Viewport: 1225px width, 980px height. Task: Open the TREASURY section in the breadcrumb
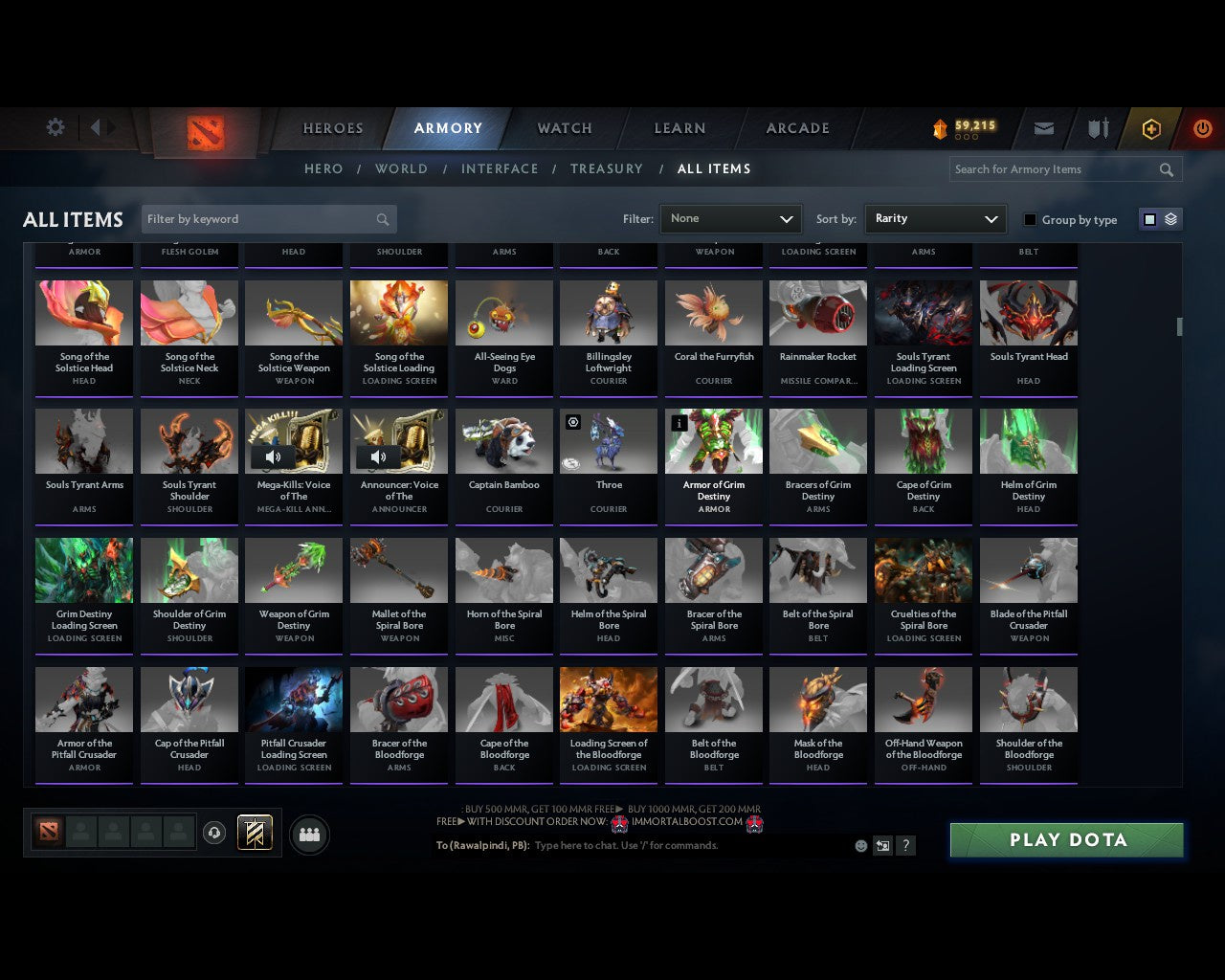[607, 169]
